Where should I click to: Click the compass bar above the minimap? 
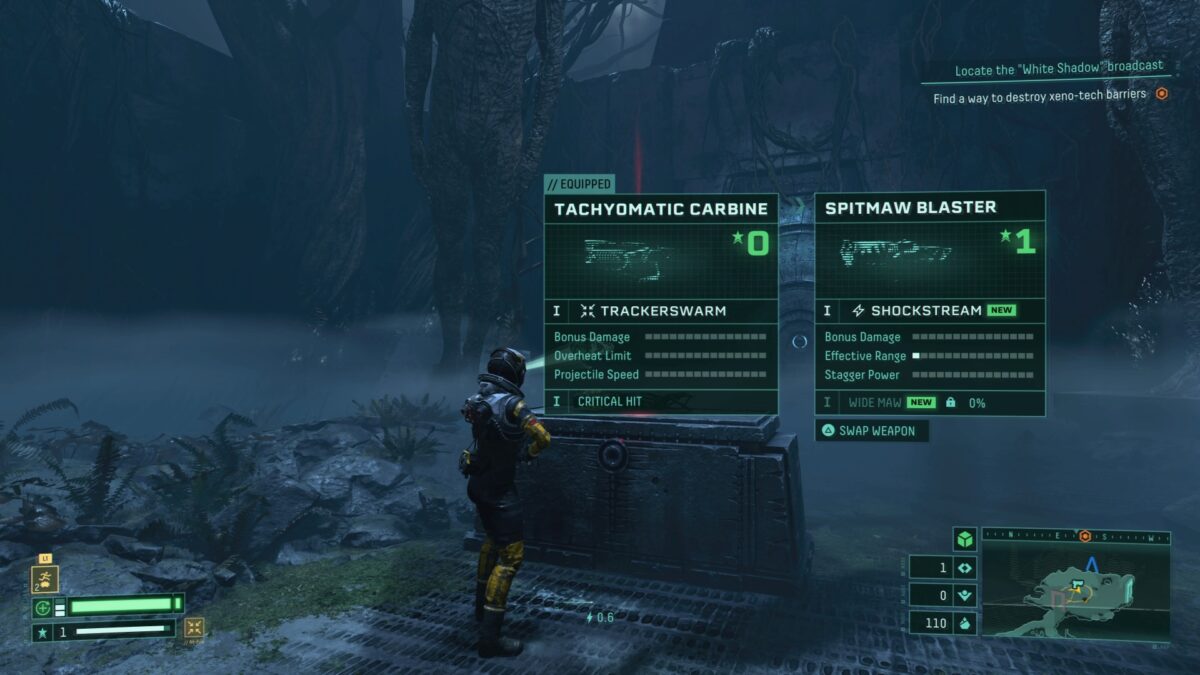coord(1075,536)
